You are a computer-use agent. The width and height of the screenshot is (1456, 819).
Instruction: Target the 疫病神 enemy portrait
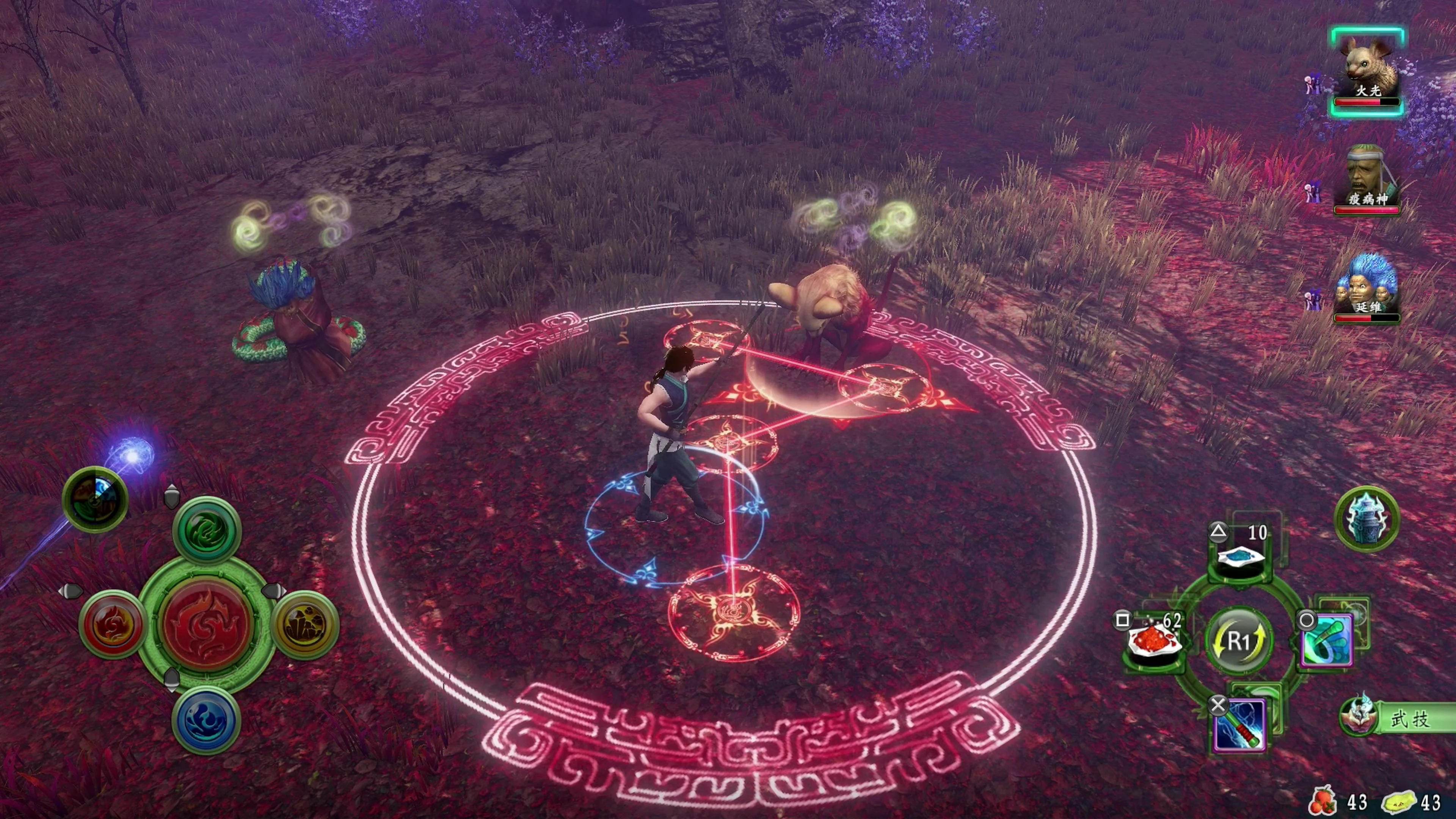1367,179
